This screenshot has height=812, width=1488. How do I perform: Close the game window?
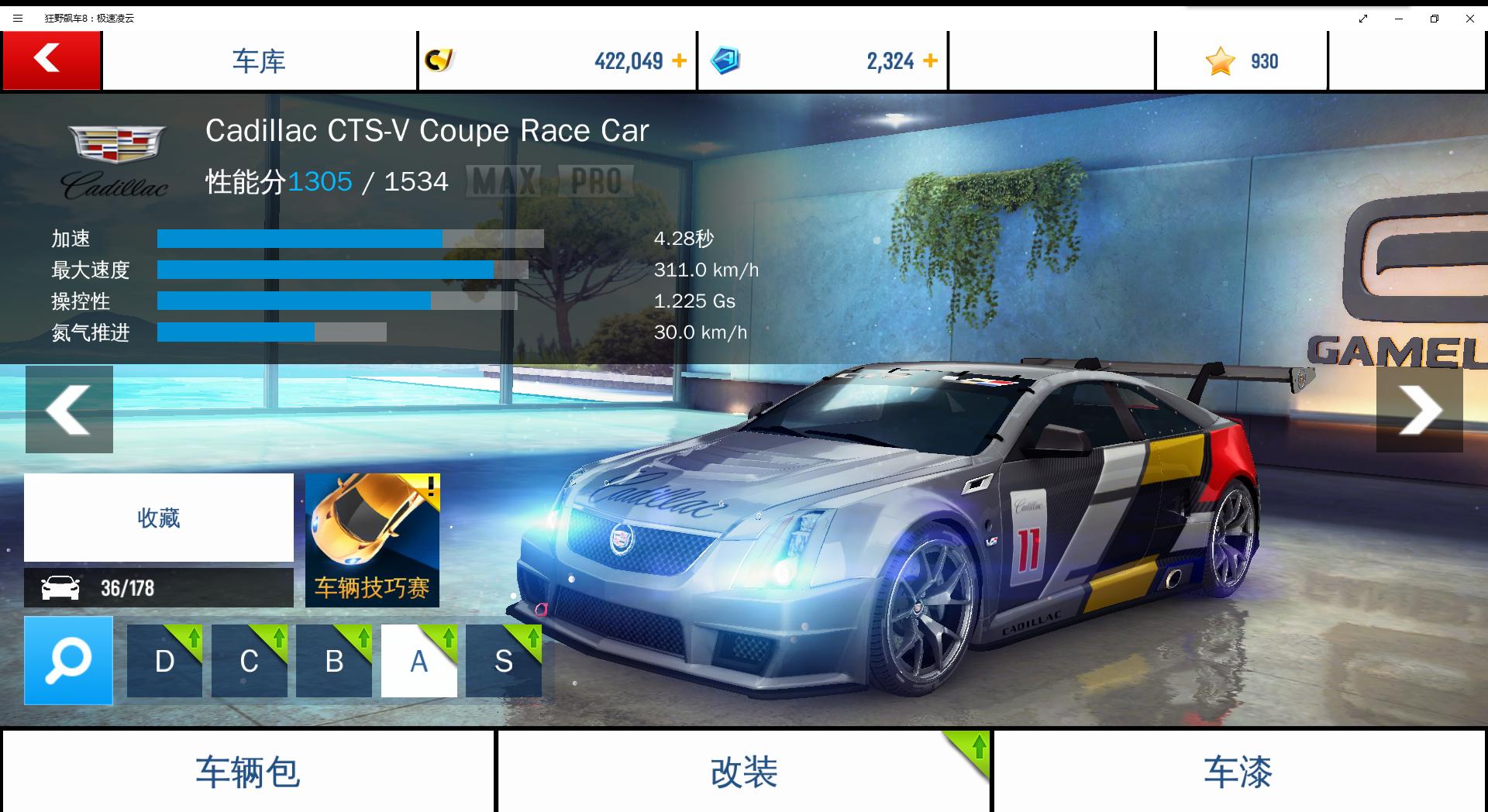1469,18
